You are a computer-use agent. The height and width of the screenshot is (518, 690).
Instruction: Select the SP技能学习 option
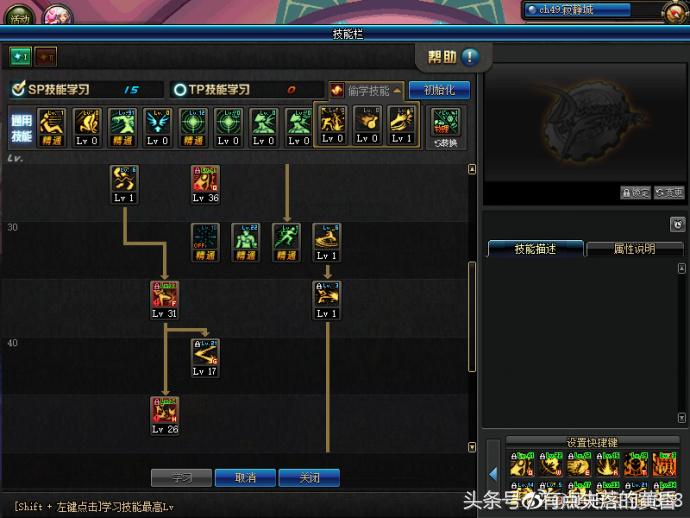tap(60, 90)
